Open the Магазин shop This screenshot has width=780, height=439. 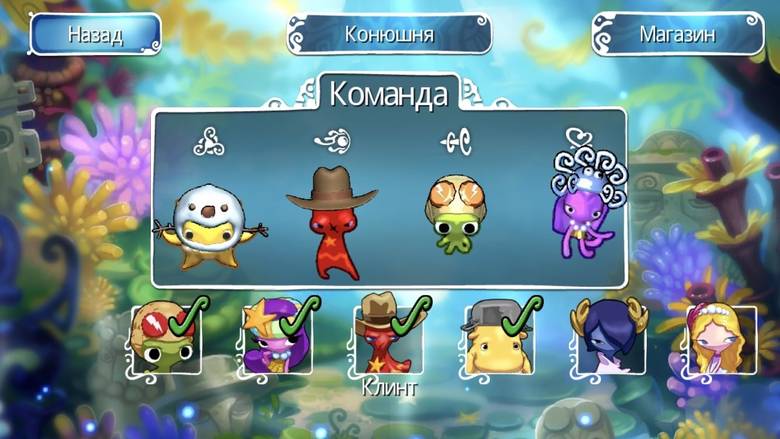[x=677, y=35]
